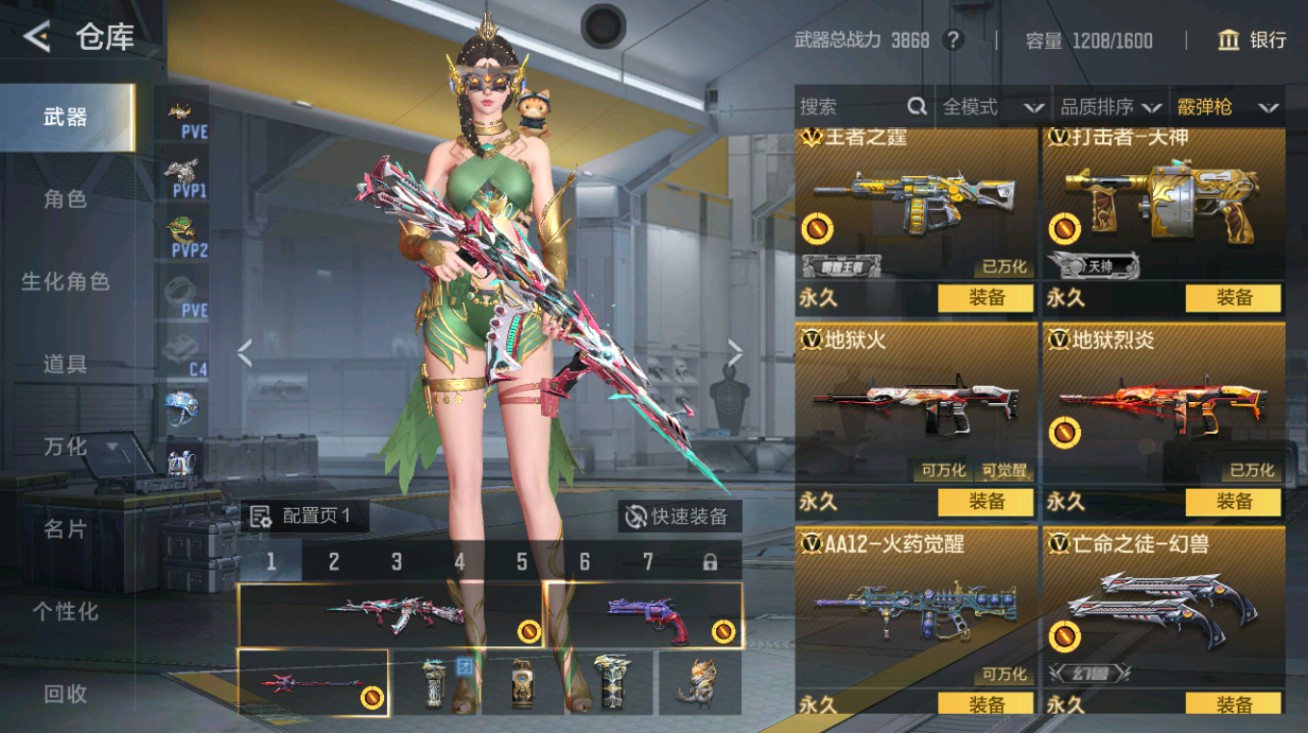
Task: Open the 银行 bank
Action: click(1252, 40)
